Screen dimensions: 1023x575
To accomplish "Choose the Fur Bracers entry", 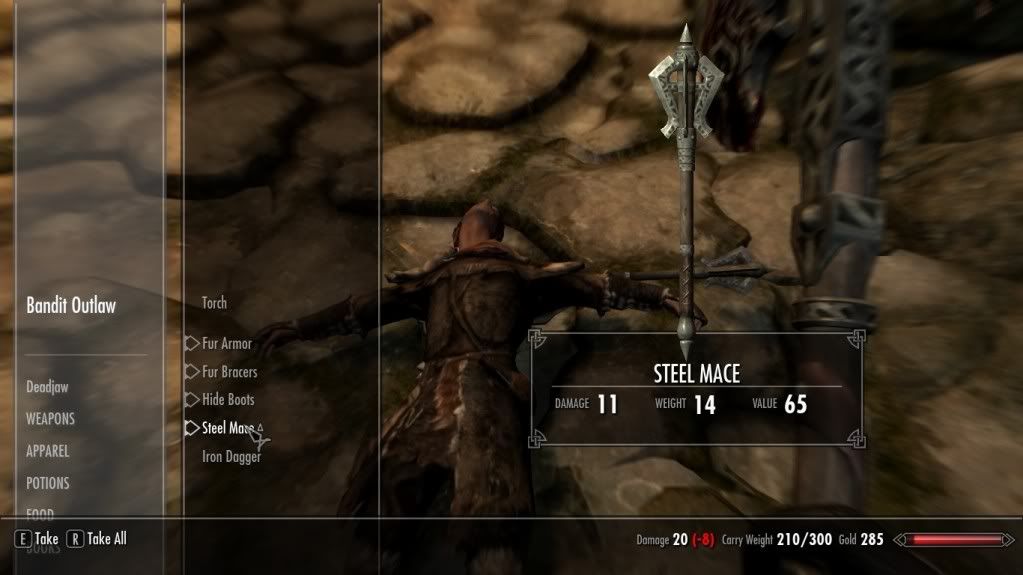I will click(229, 372).
